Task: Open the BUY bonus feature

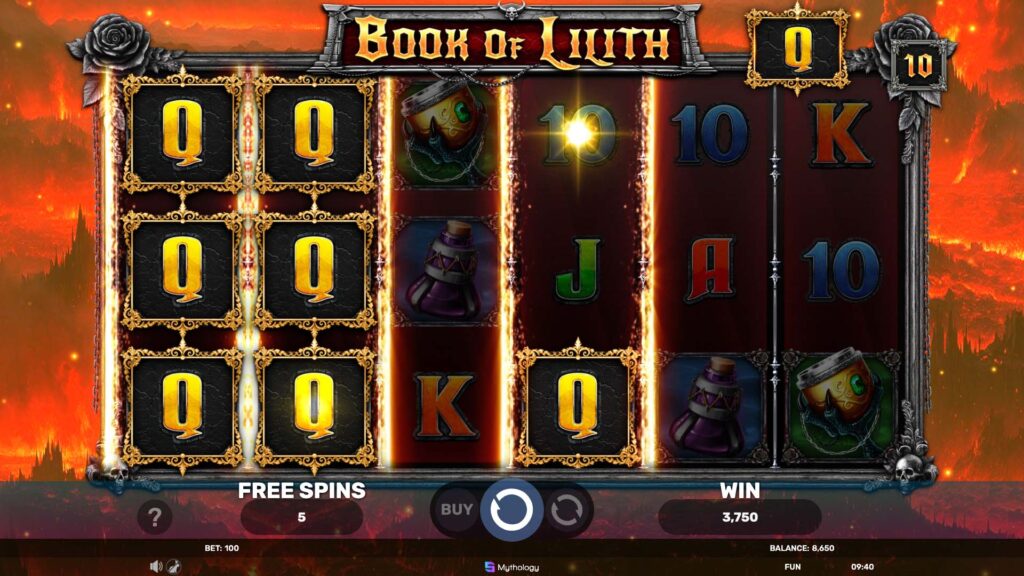Action: 457,509
